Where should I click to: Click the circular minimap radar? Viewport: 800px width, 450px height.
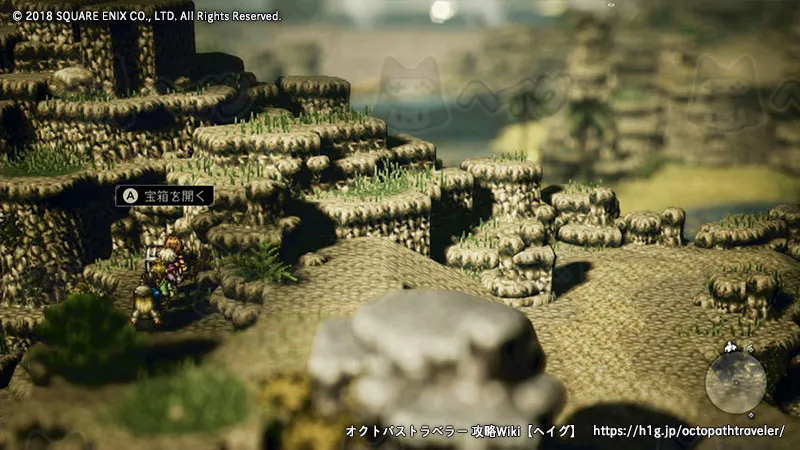[735, 381]
